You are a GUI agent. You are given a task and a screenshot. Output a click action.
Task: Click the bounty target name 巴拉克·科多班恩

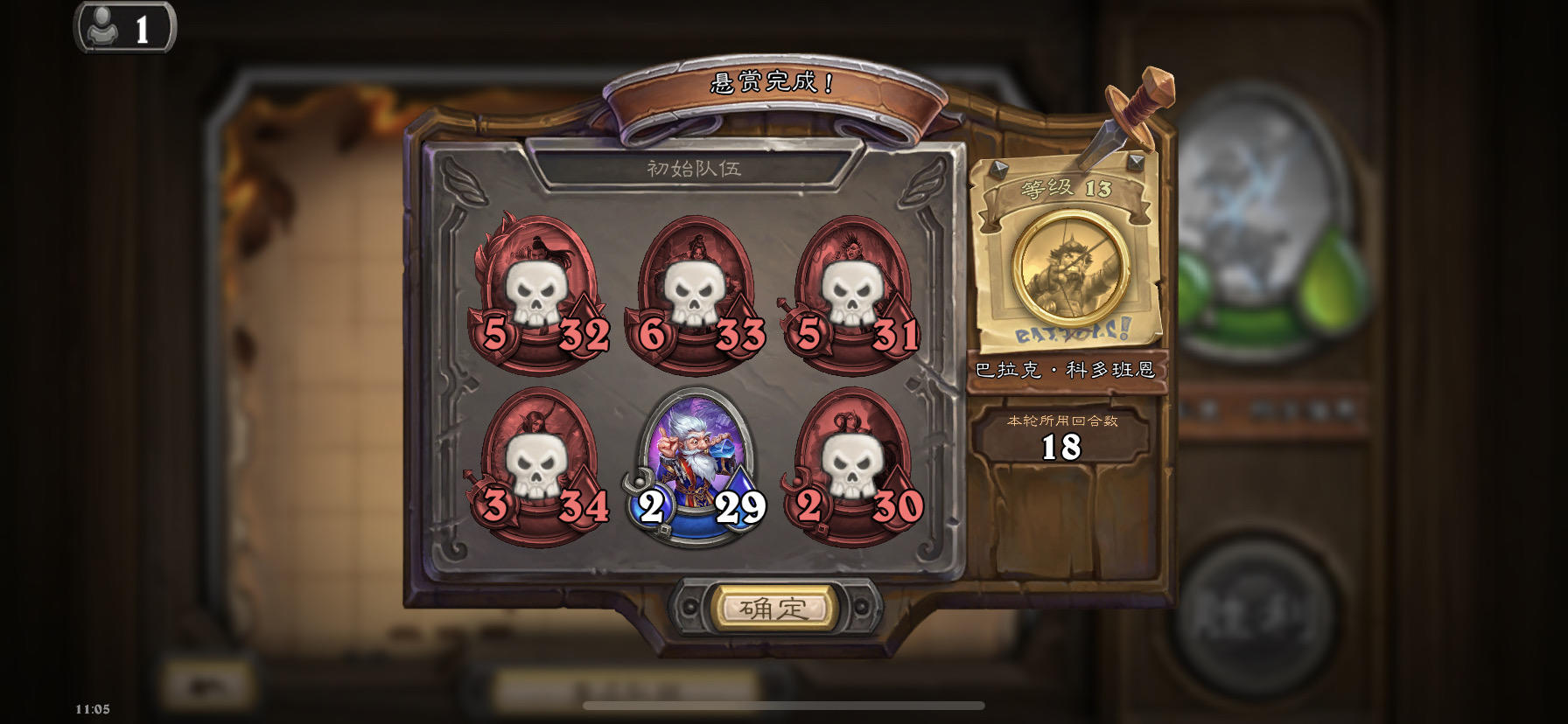1067,370
